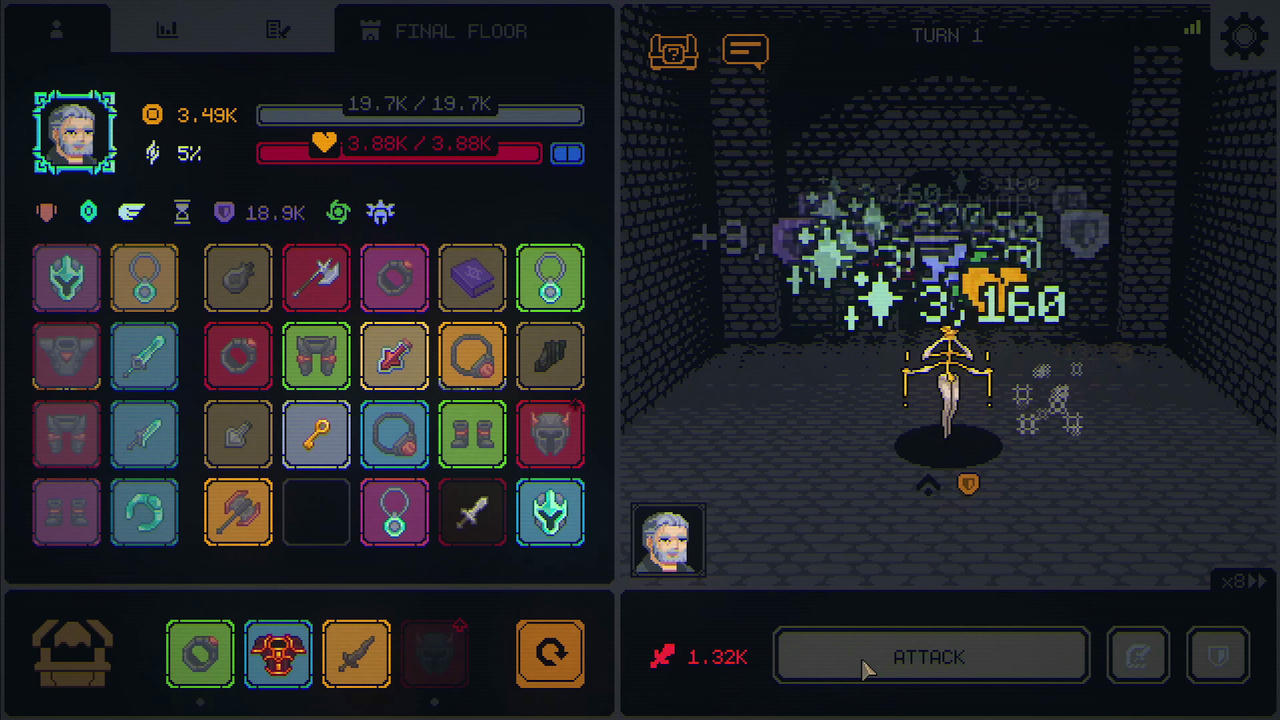Open the forge anvil shop icon
The height and width of the screenshot is (720, 1280).
click(x=72, y=654)
